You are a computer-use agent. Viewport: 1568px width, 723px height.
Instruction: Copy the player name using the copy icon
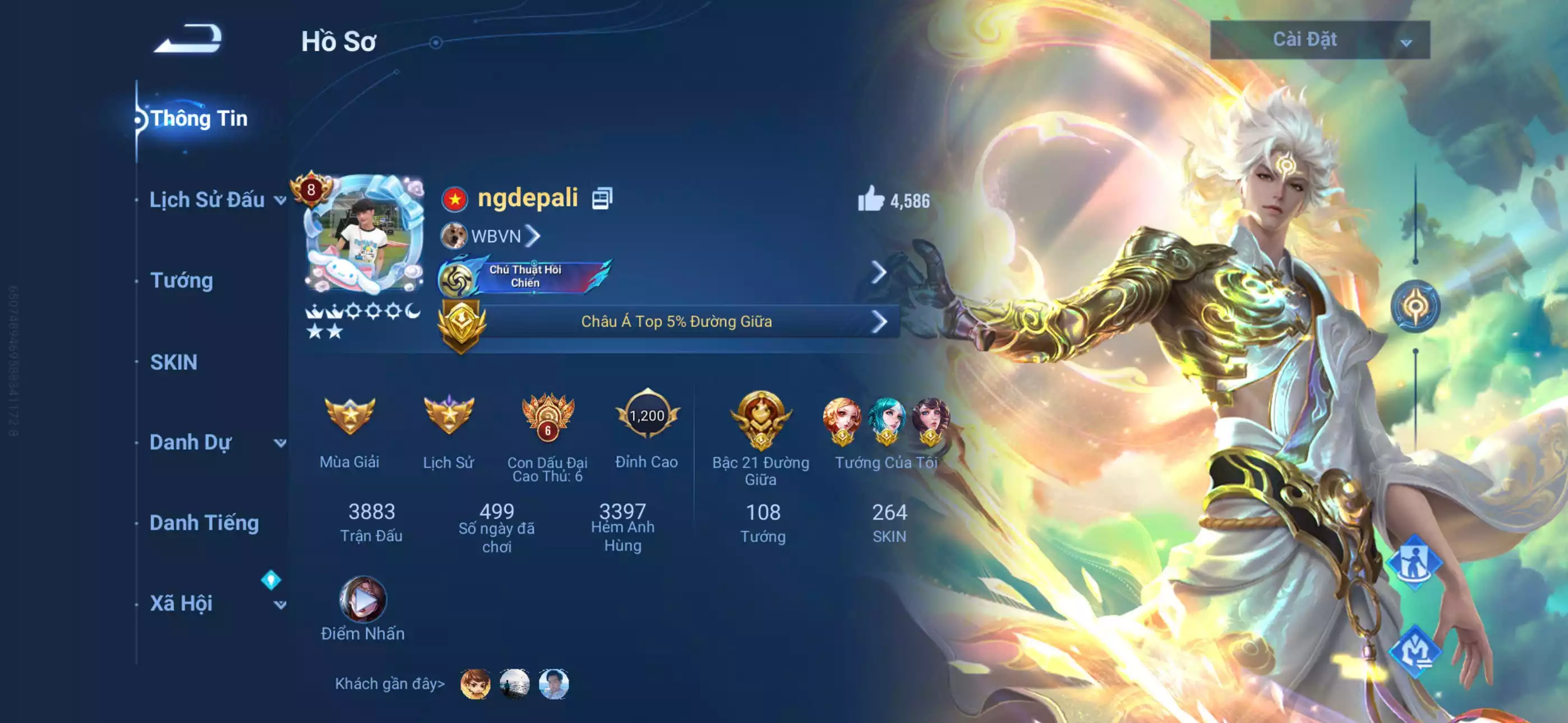tap(603, 197)
